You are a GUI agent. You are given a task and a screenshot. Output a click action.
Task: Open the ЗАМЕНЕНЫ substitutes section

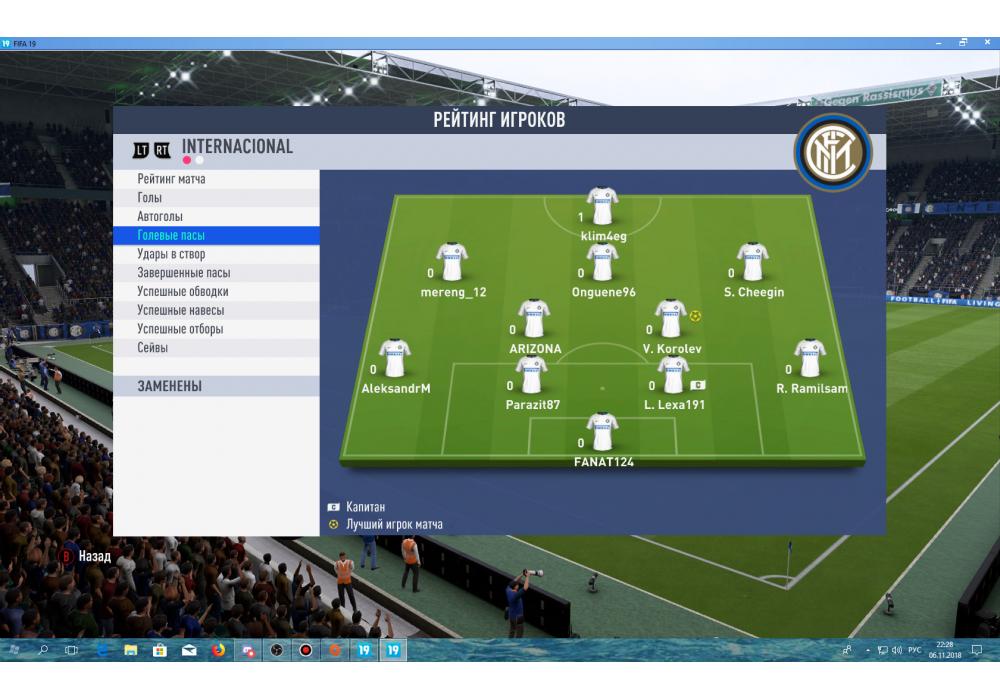pos(170,386)
